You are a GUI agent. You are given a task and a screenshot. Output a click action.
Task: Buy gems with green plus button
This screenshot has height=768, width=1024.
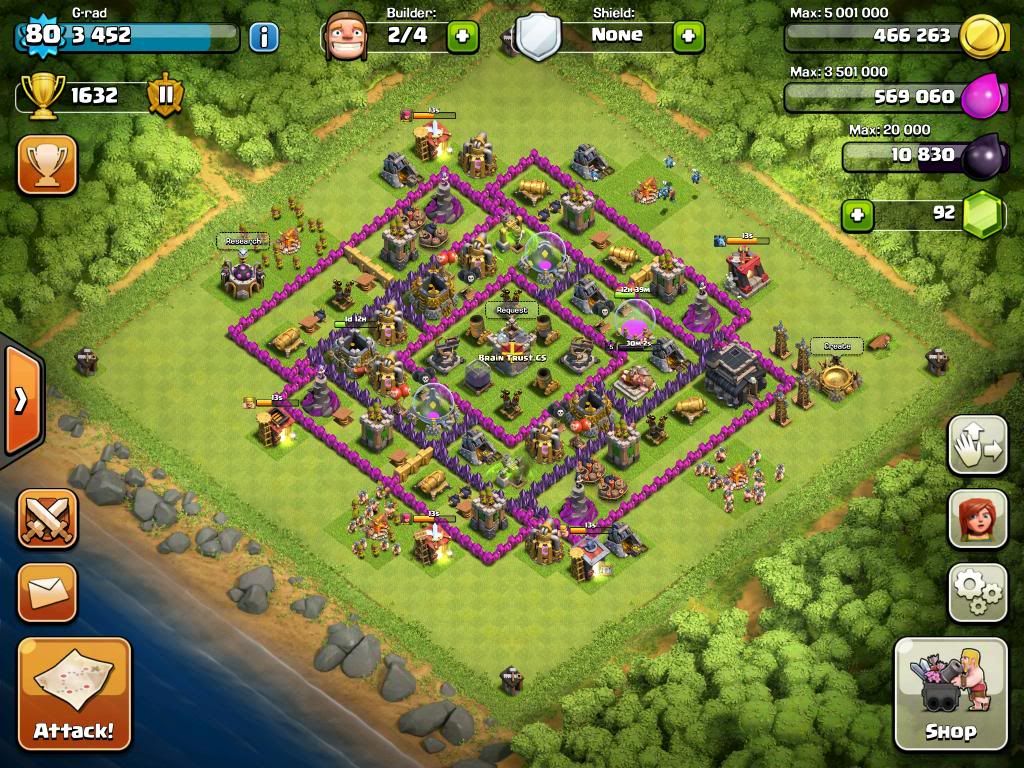point(856,214)
